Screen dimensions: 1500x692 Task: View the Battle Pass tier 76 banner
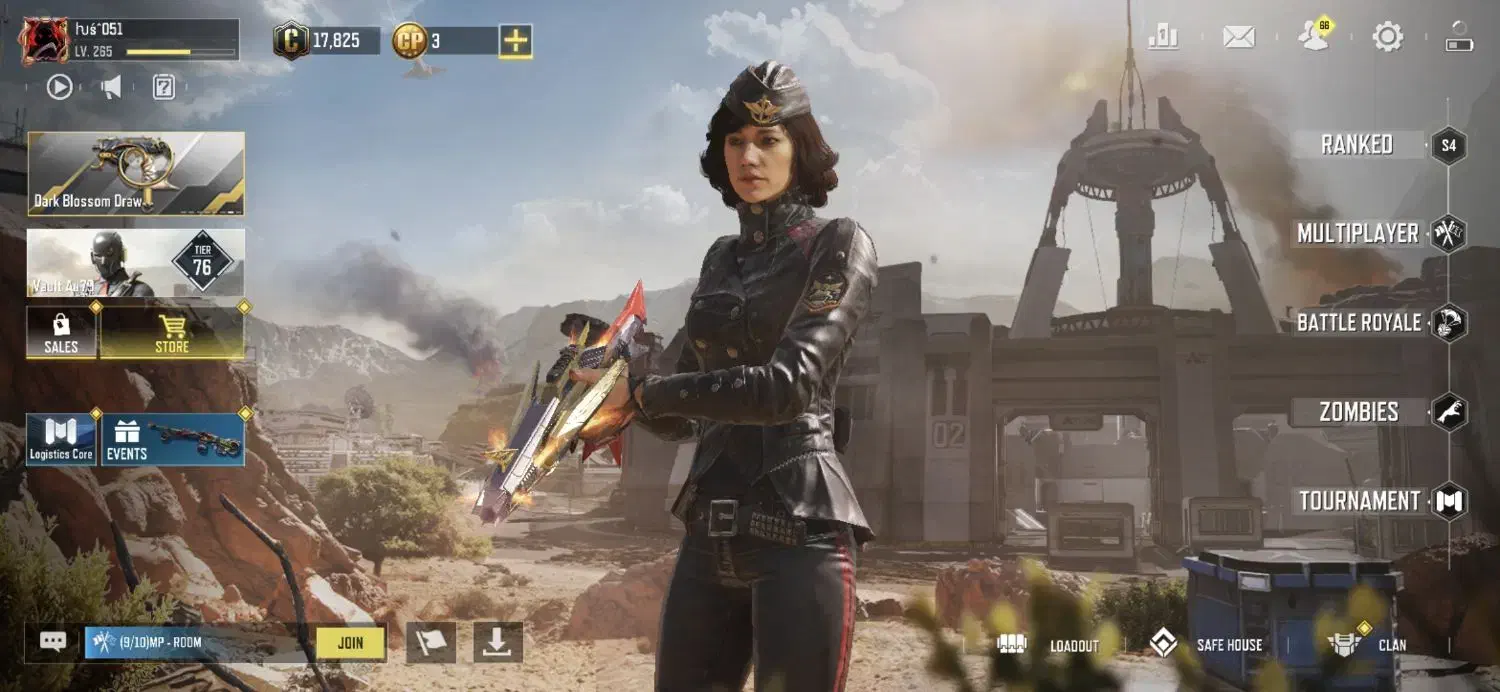(136, 263)
